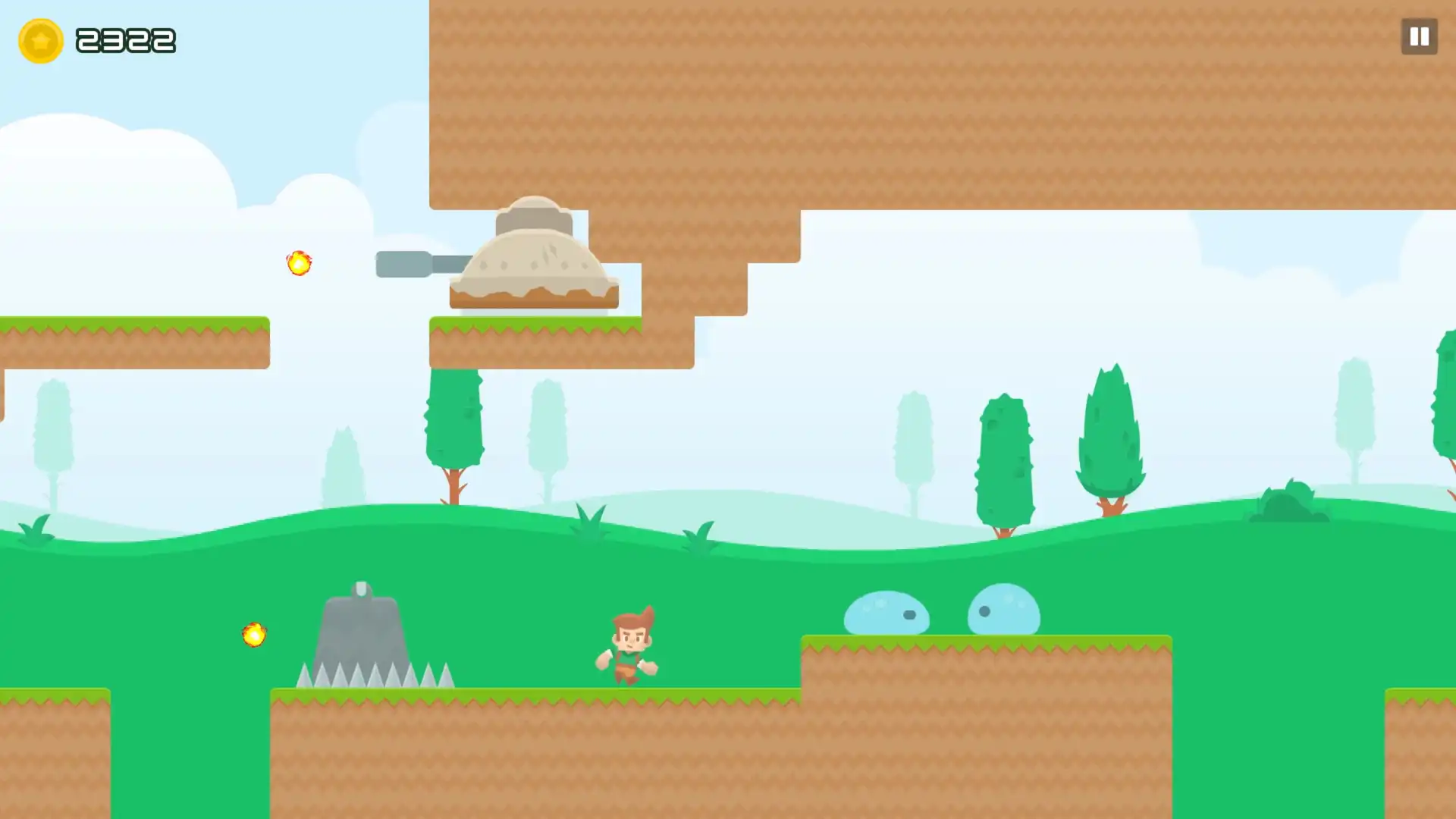
Task: Click the fireball above the spikes
Action: point(253,635)
